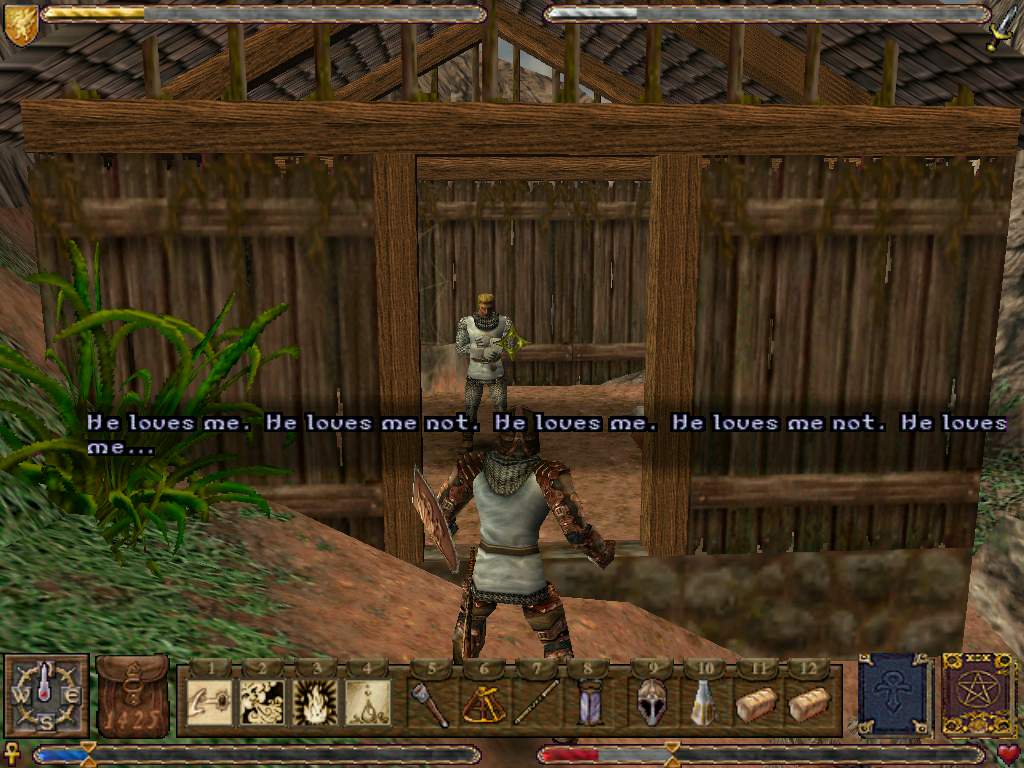Click the compass in the corner
Image resolution: width=1024 pixels, height=768 pixels.
pos(46,696)
